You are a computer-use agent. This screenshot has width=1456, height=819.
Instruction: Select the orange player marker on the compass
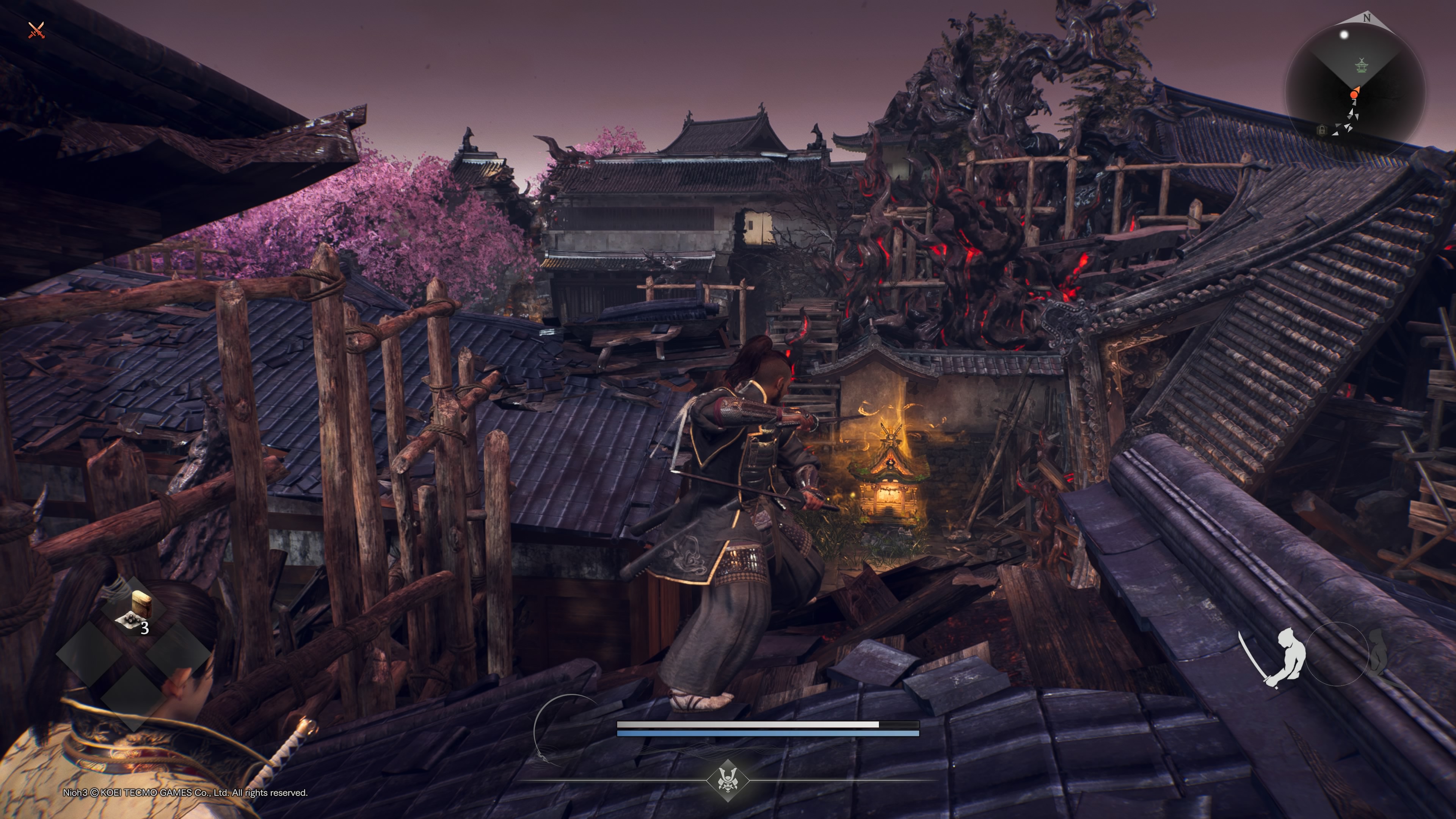(1356, 93)
